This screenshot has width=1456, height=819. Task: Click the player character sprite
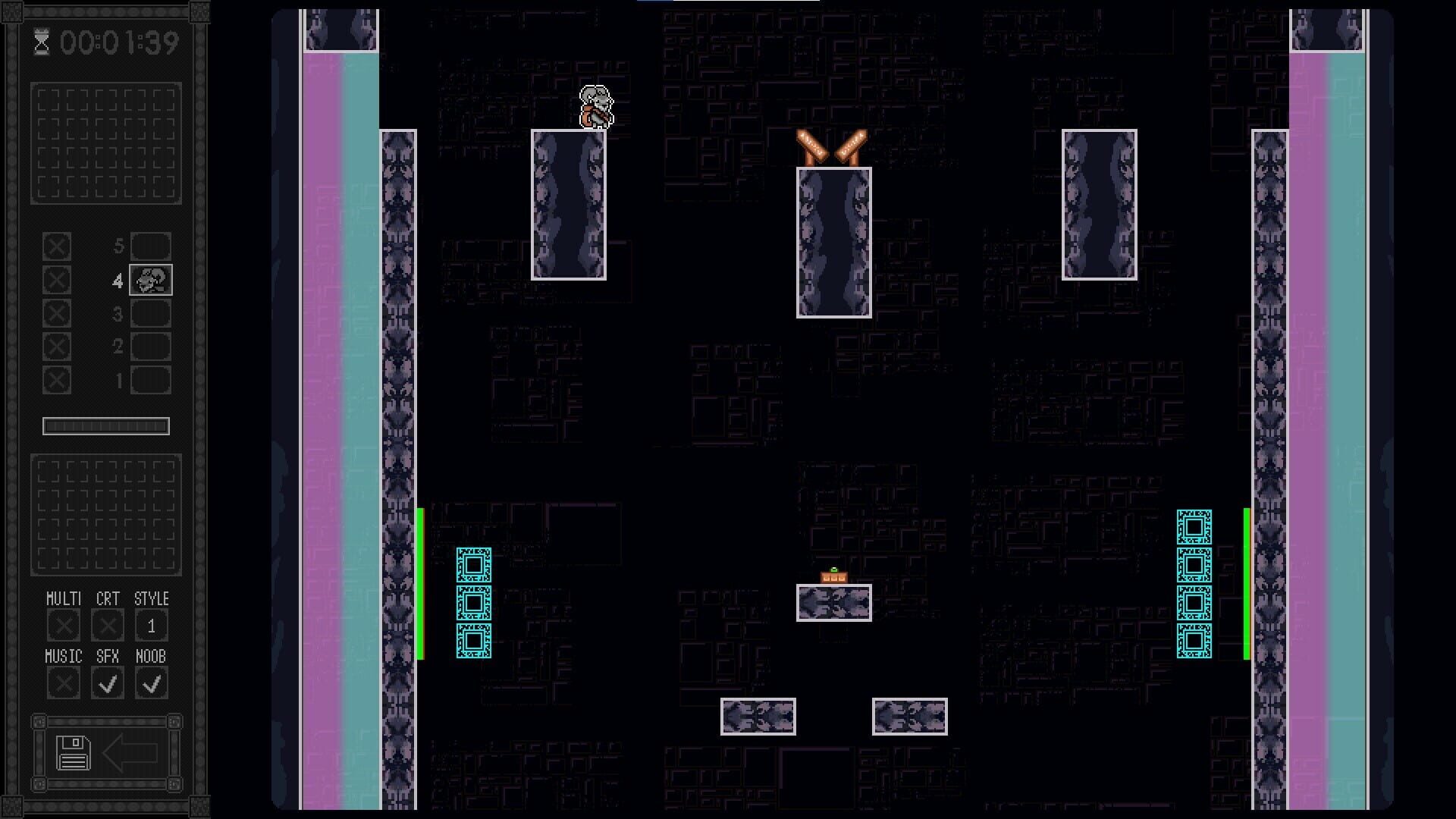click(597, 106)
